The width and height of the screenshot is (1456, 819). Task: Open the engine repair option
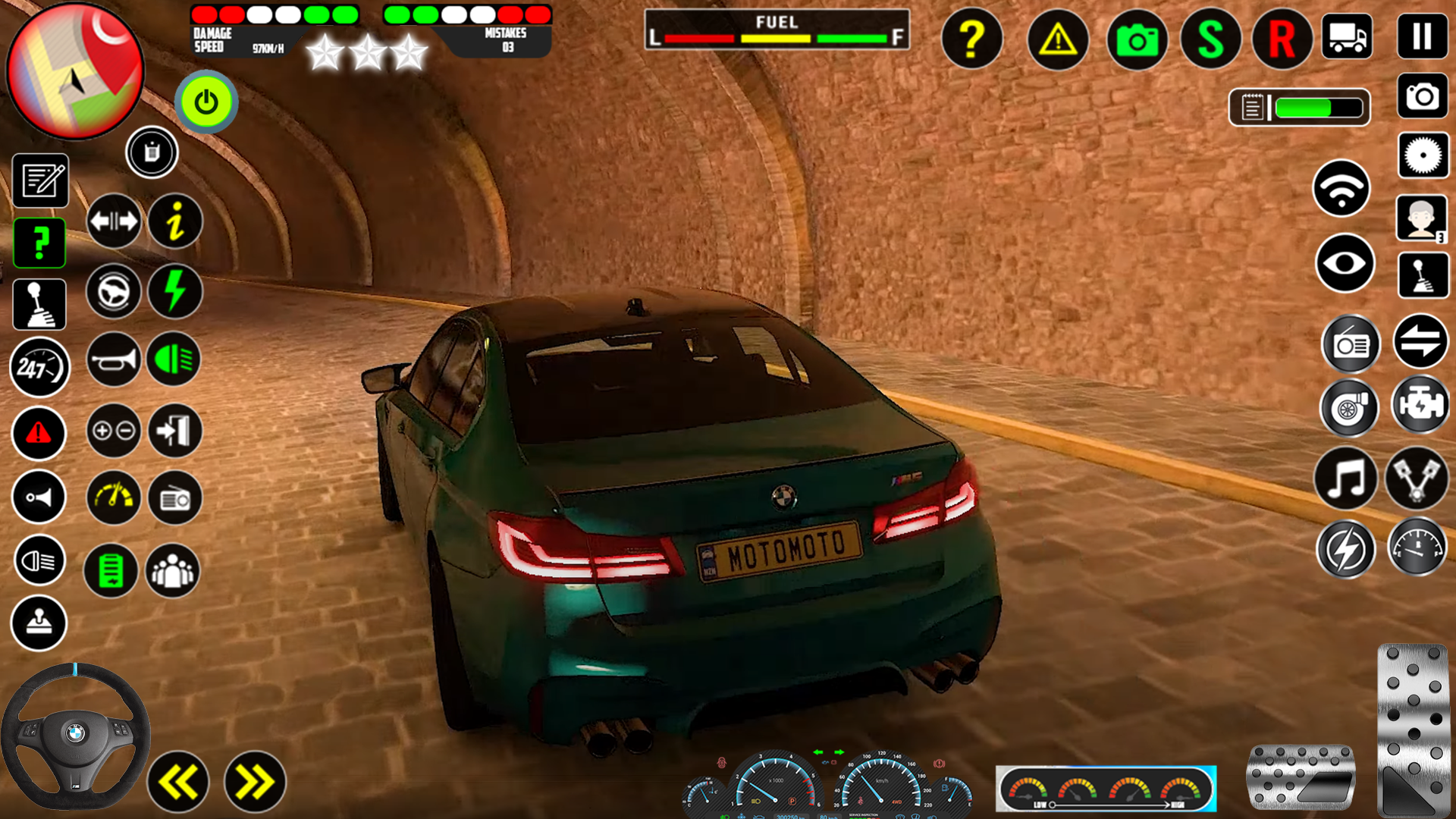tap(1422, 408)
